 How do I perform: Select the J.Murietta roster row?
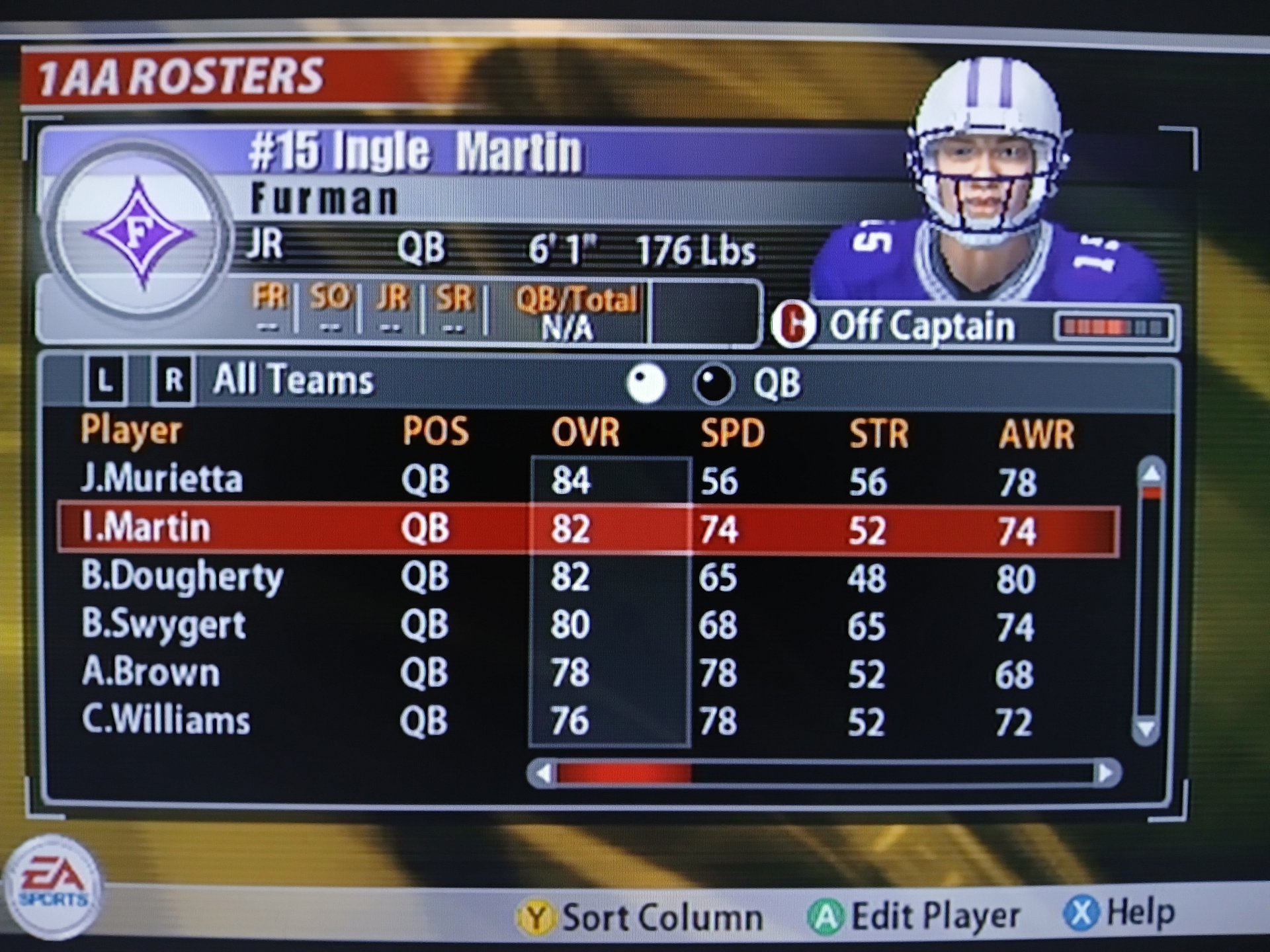pyautogui.click(x=161, y=479)
